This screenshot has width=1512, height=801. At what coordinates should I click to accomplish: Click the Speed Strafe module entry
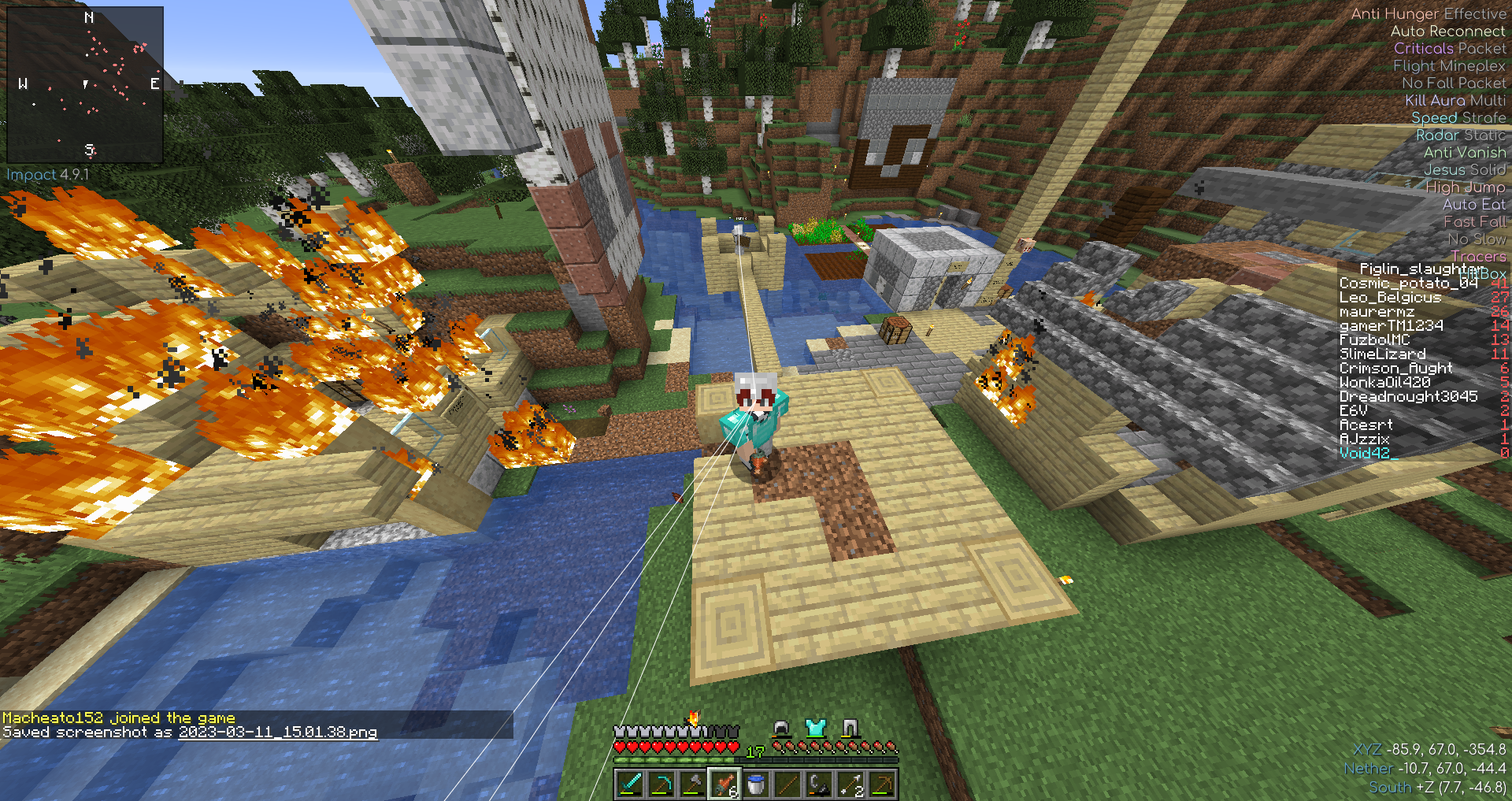[x=1458, y=118]
